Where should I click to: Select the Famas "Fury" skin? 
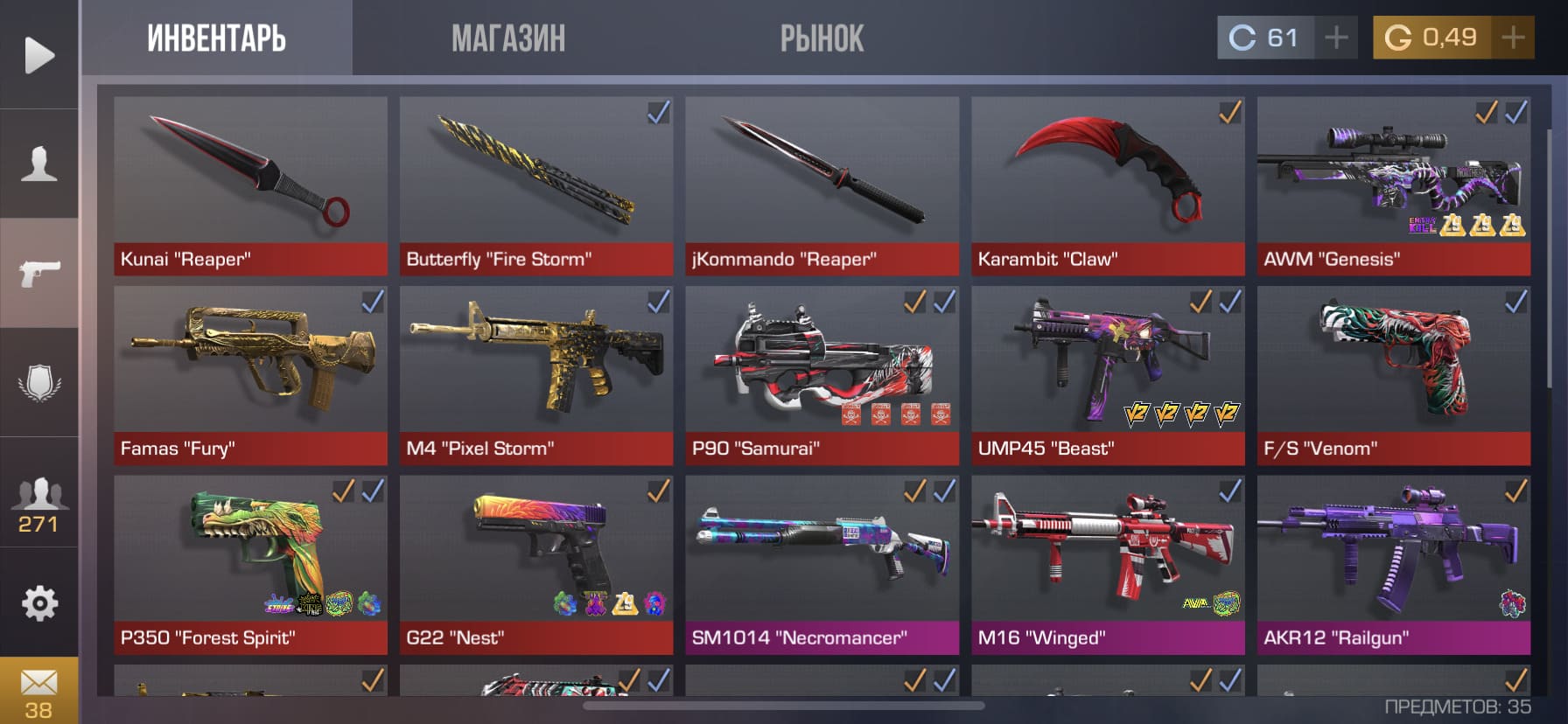[250, 375]
